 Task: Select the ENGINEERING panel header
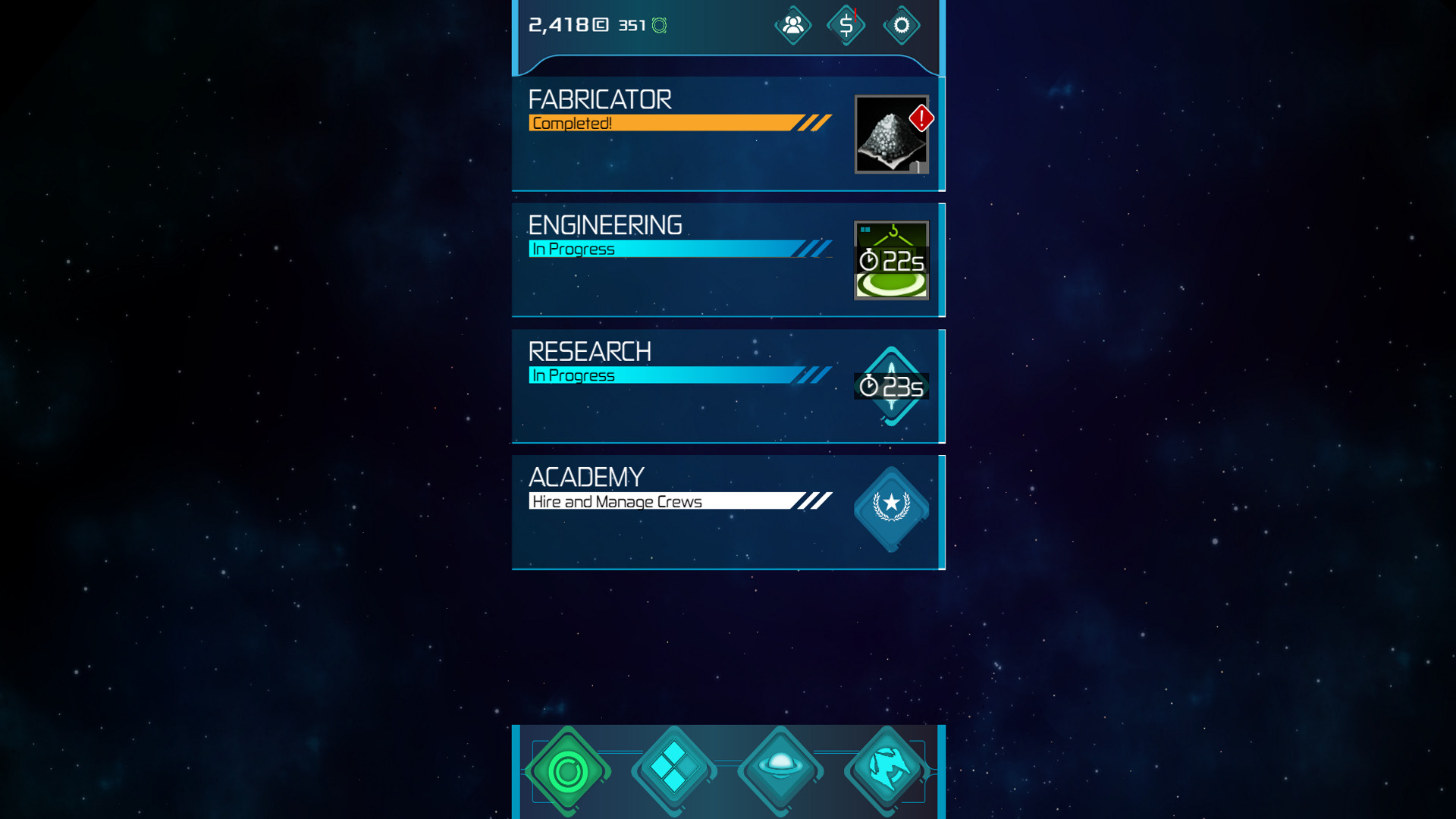[605, 225]
